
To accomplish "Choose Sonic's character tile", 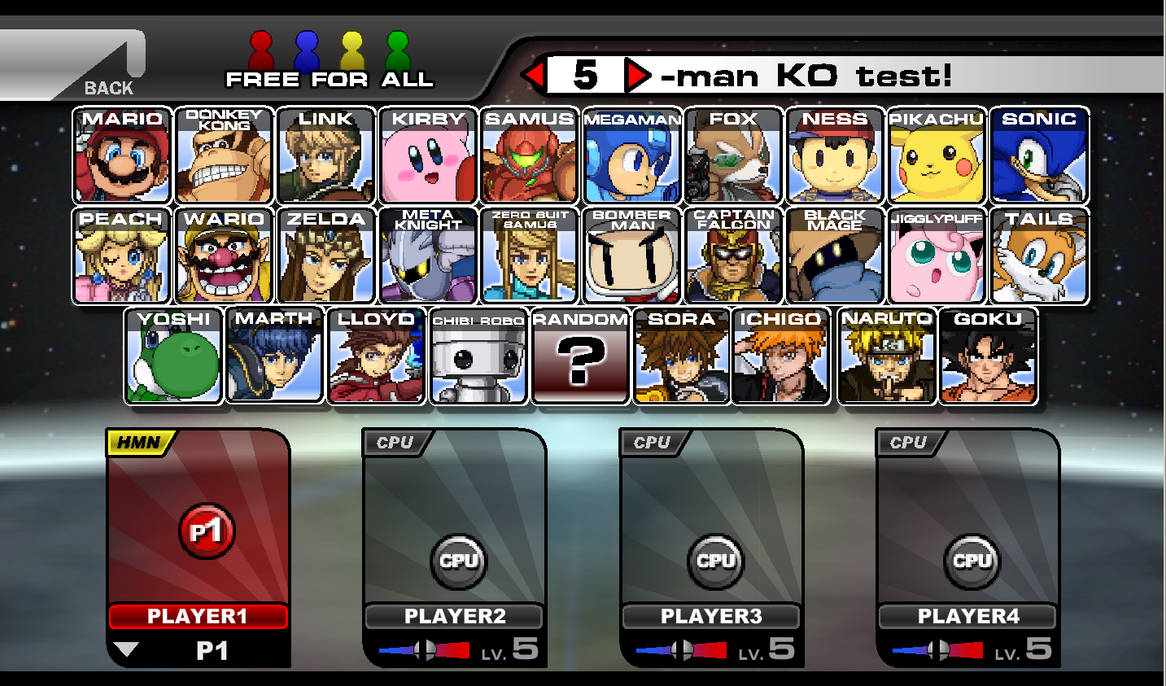I will tap(1039, 155).
